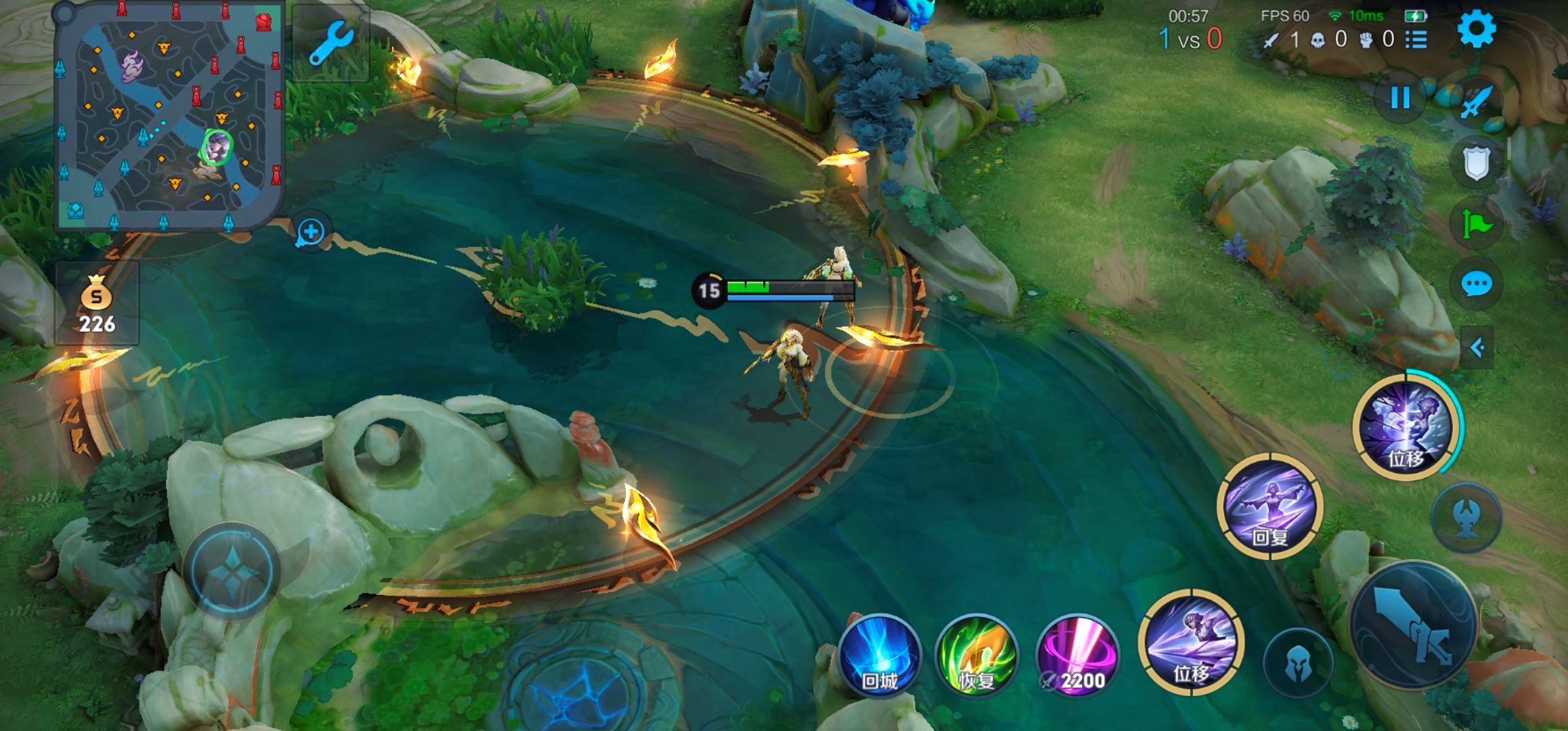Pause the match with the pause button
1568x731 pixels.
1399,99
